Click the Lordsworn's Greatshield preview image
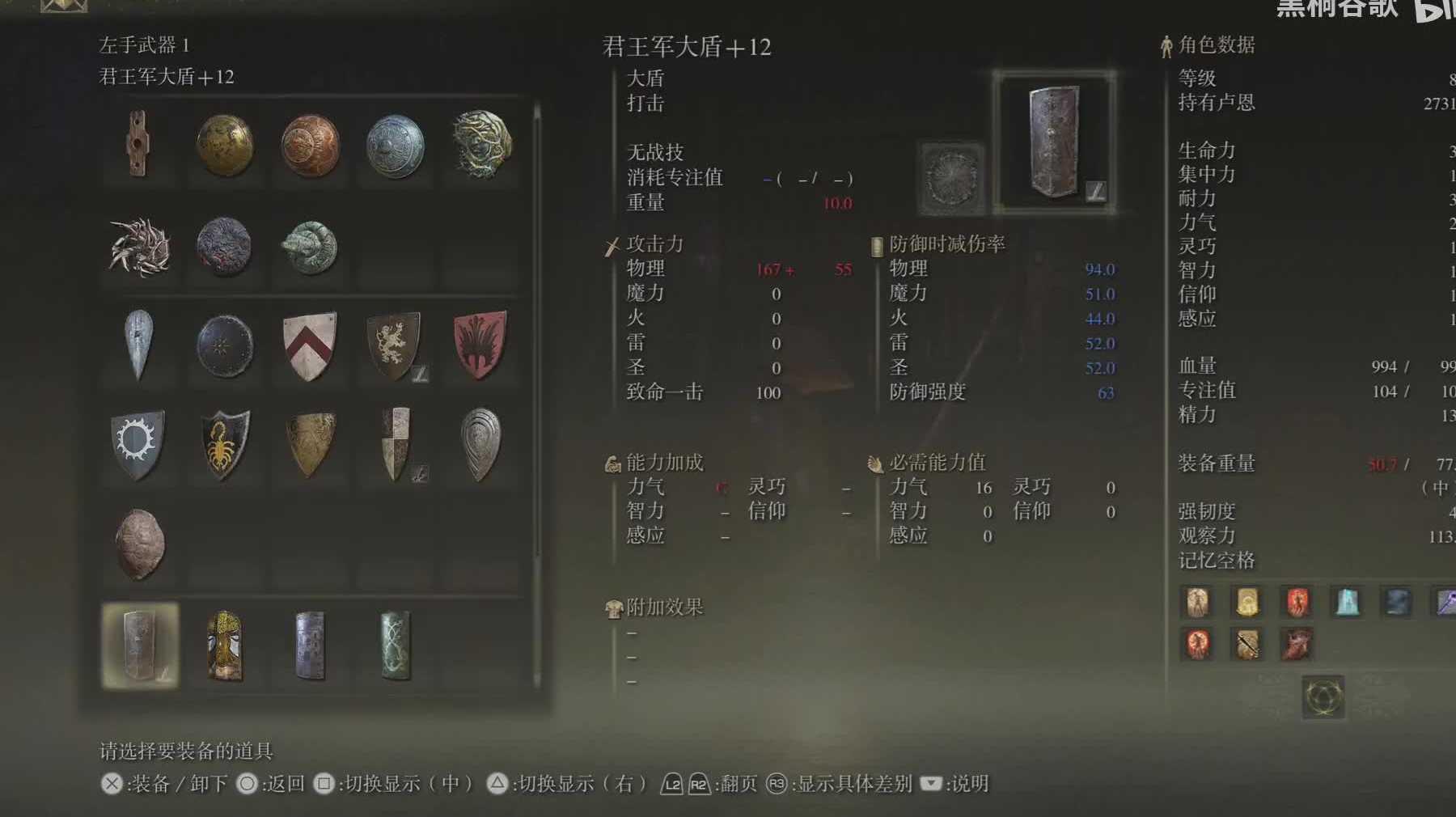The width and height of the screenshot is (1456, 817). point(1054,142)
